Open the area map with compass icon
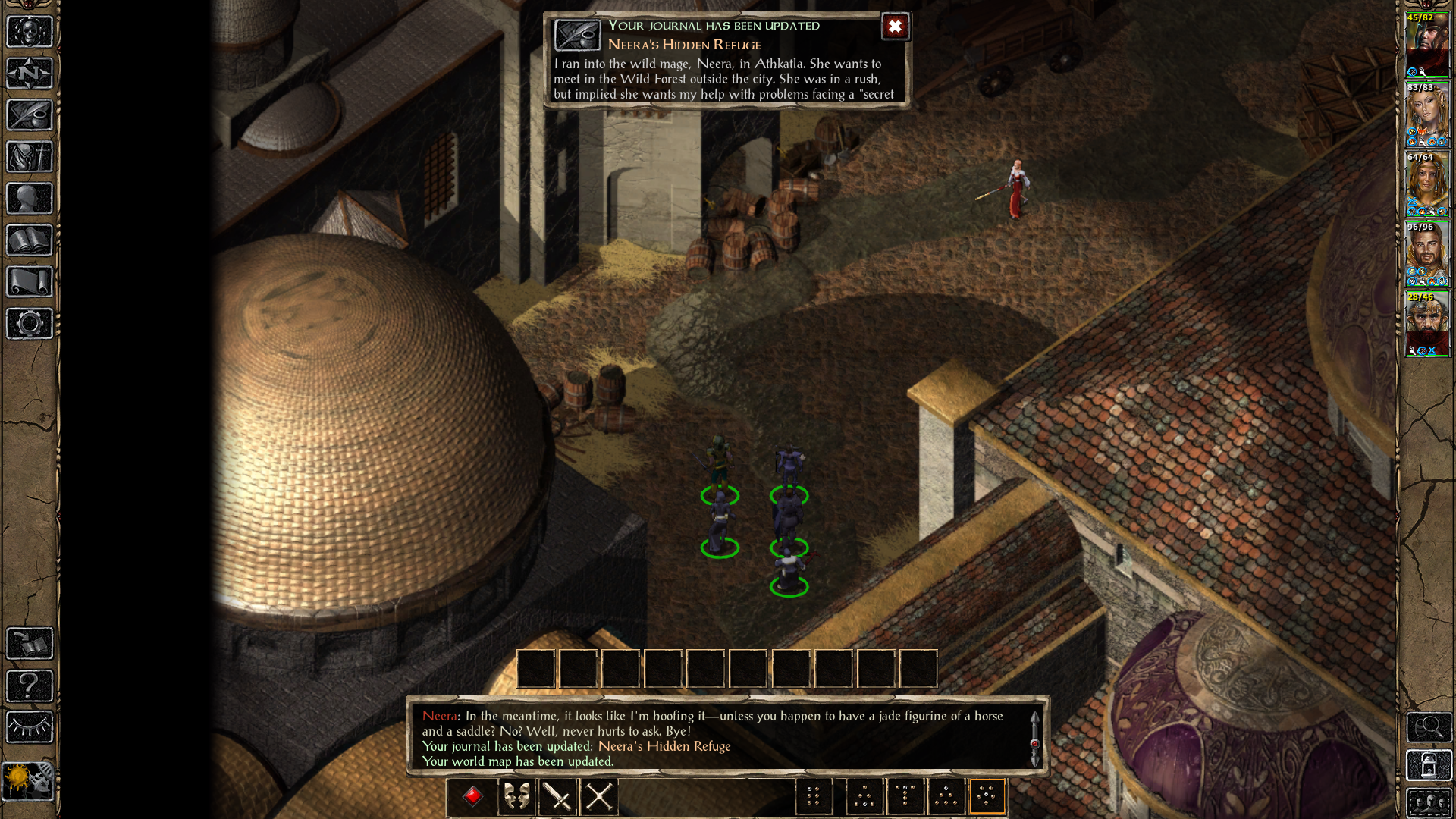The width and height of the screenshot is (1456, 819). 30,74
